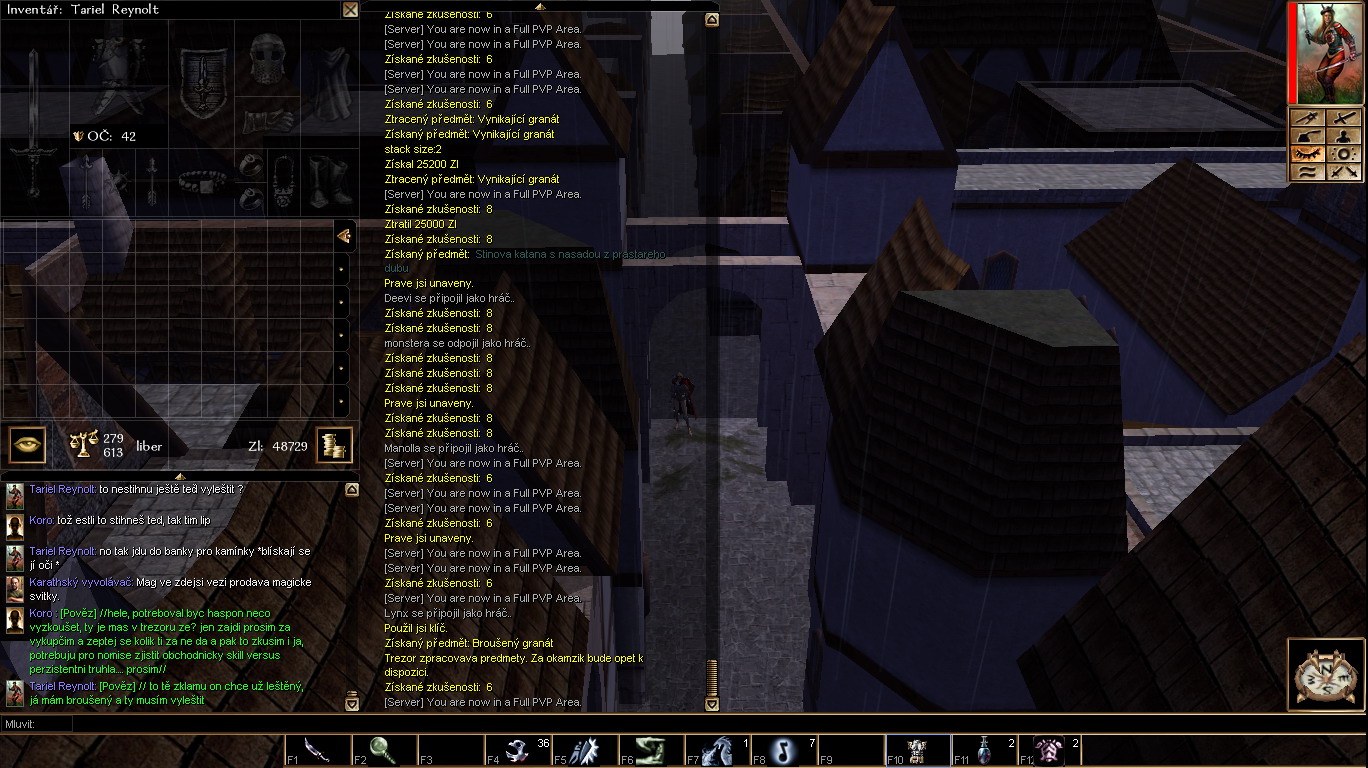Use the F8 music note quickslot
This screenshot has width=1368, height=768.
(785, 750)
